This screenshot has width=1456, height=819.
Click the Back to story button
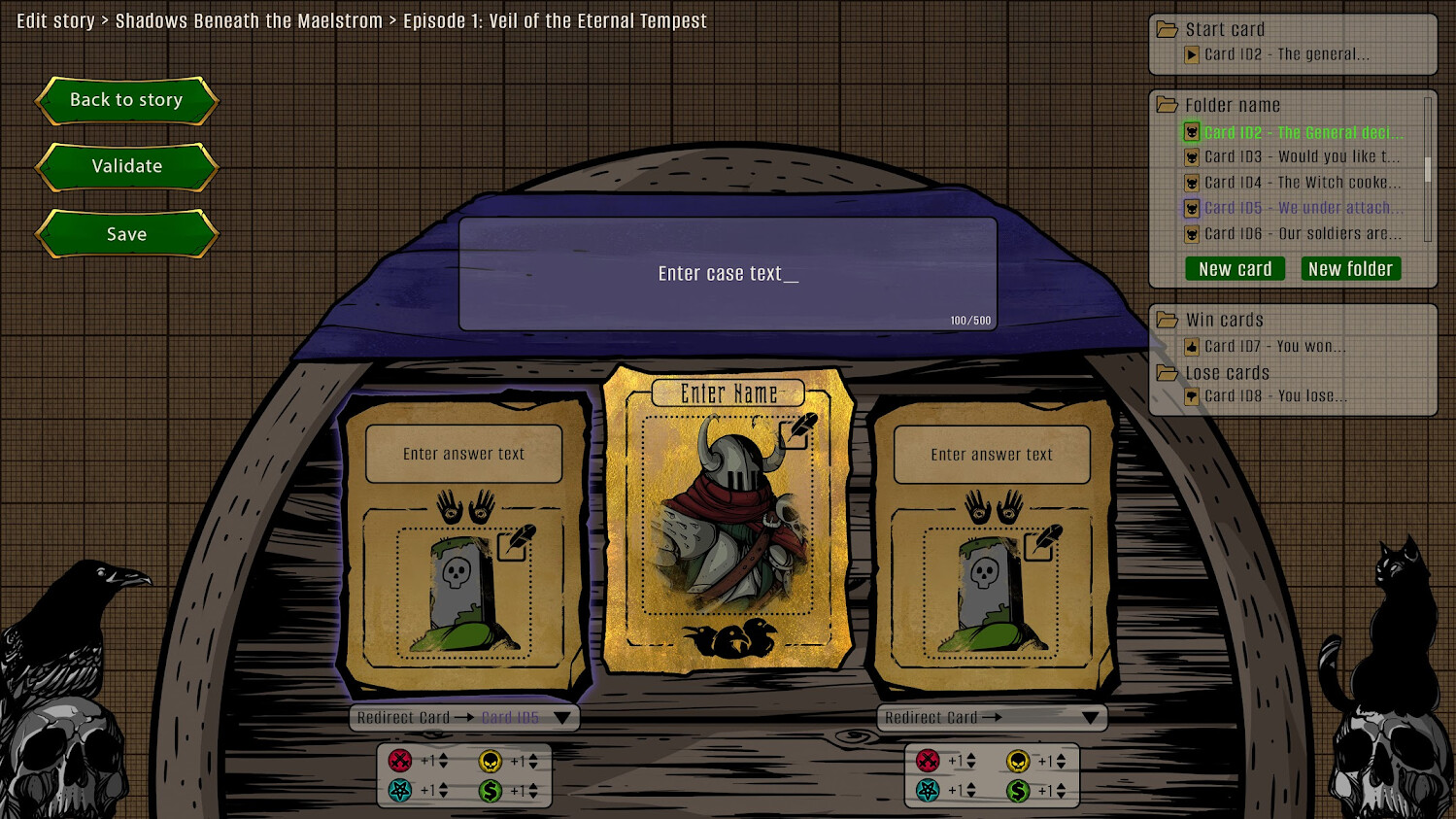(125, 100)
